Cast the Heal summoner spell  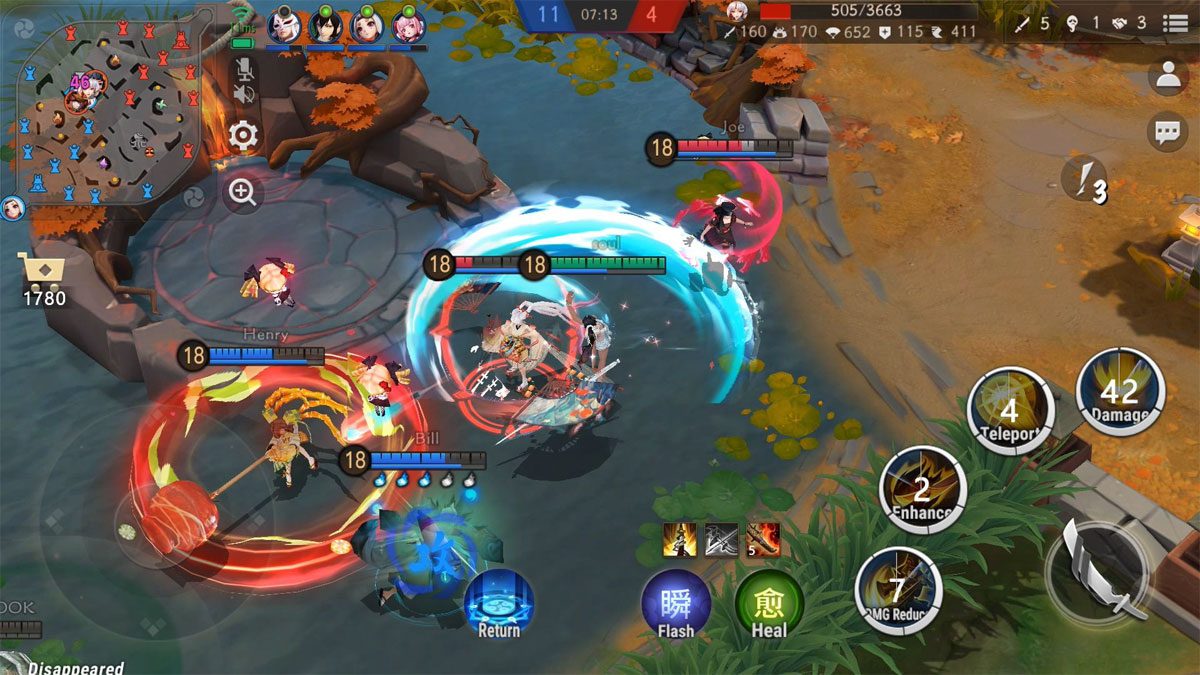[x=769, y=605]
